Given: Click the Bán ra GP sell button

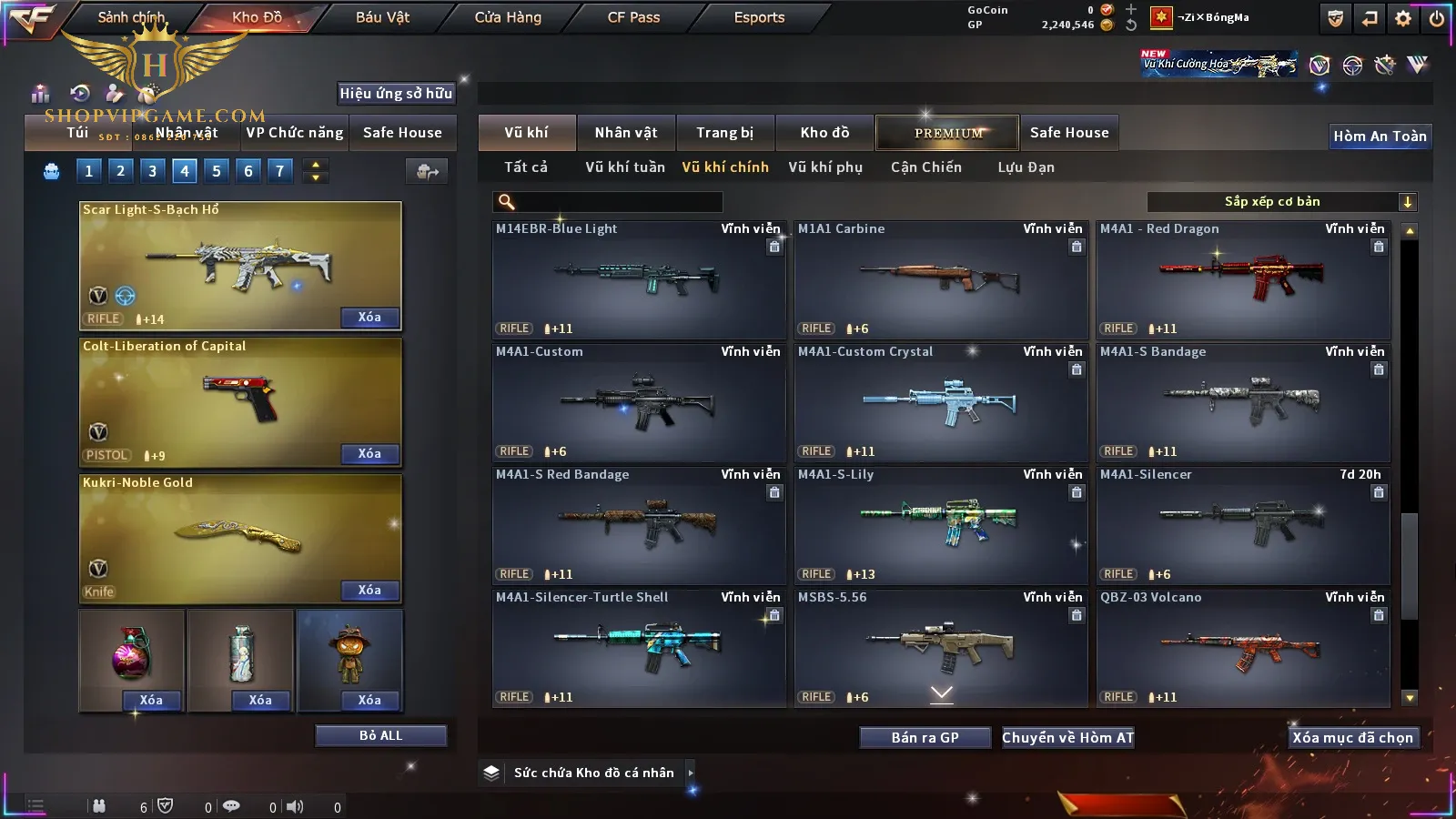Looking at the screenshot, I should coord(925,738).
